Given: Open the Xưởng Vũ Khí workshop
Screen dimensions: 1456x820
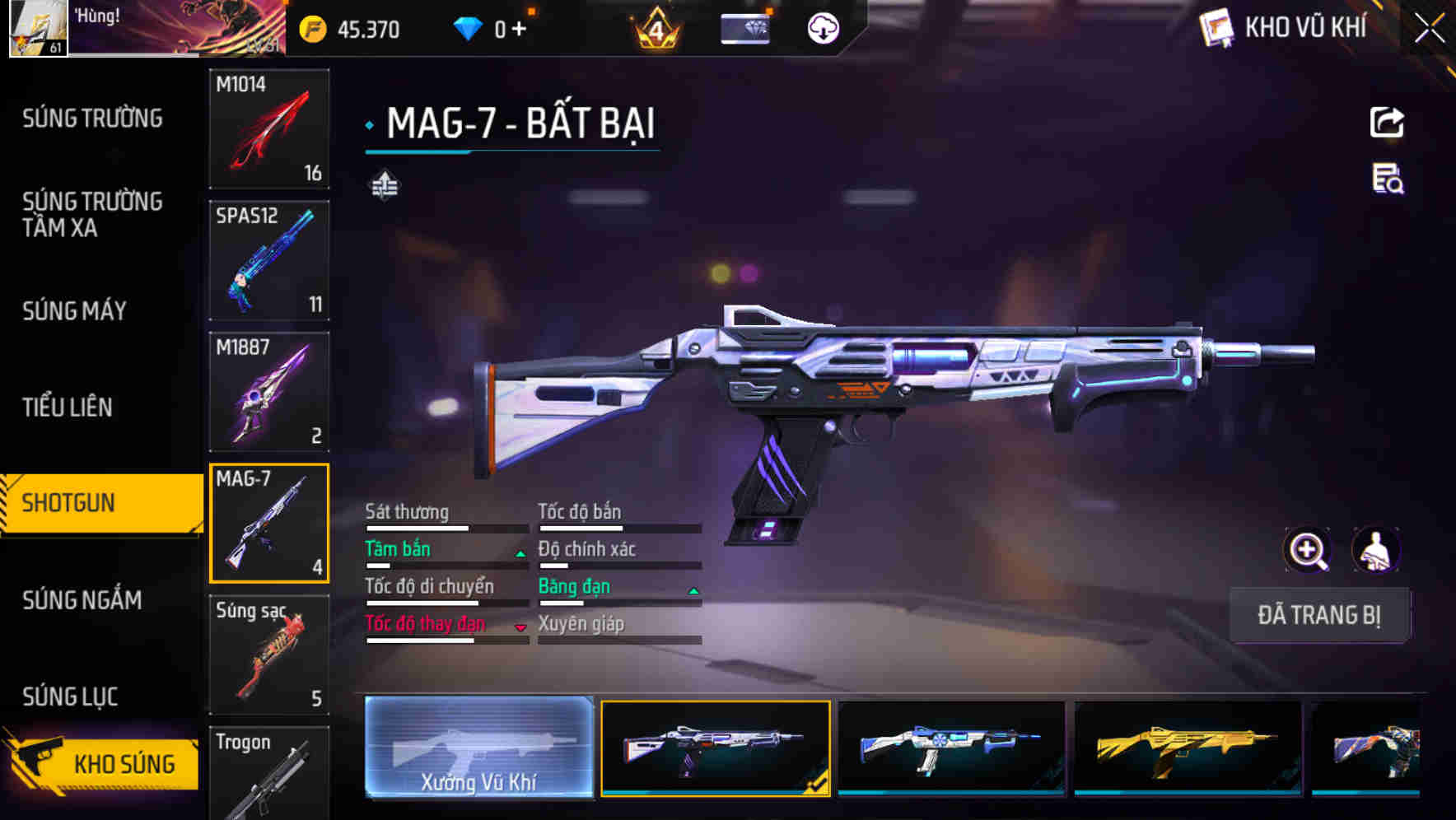Looking at the screenshot, I should pyautogui.click(x=478, y=748).
